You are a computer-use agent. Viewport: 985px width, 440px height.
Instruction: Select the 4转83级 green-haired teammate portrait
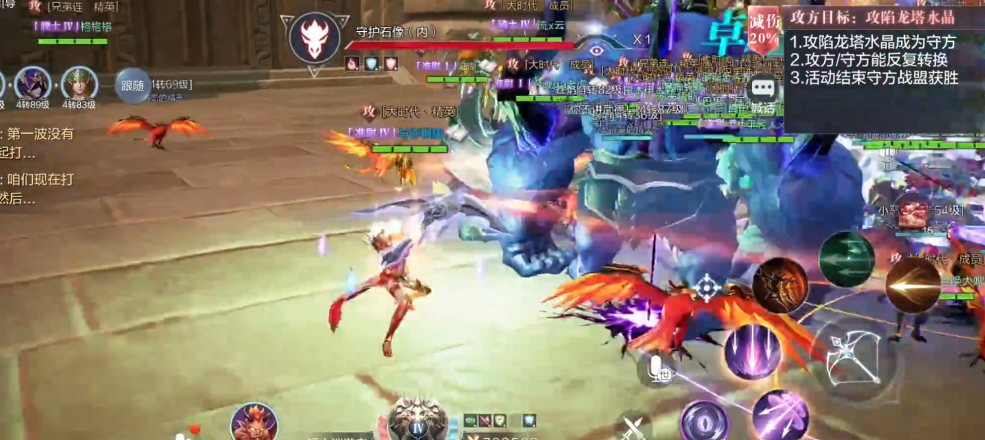79,84
